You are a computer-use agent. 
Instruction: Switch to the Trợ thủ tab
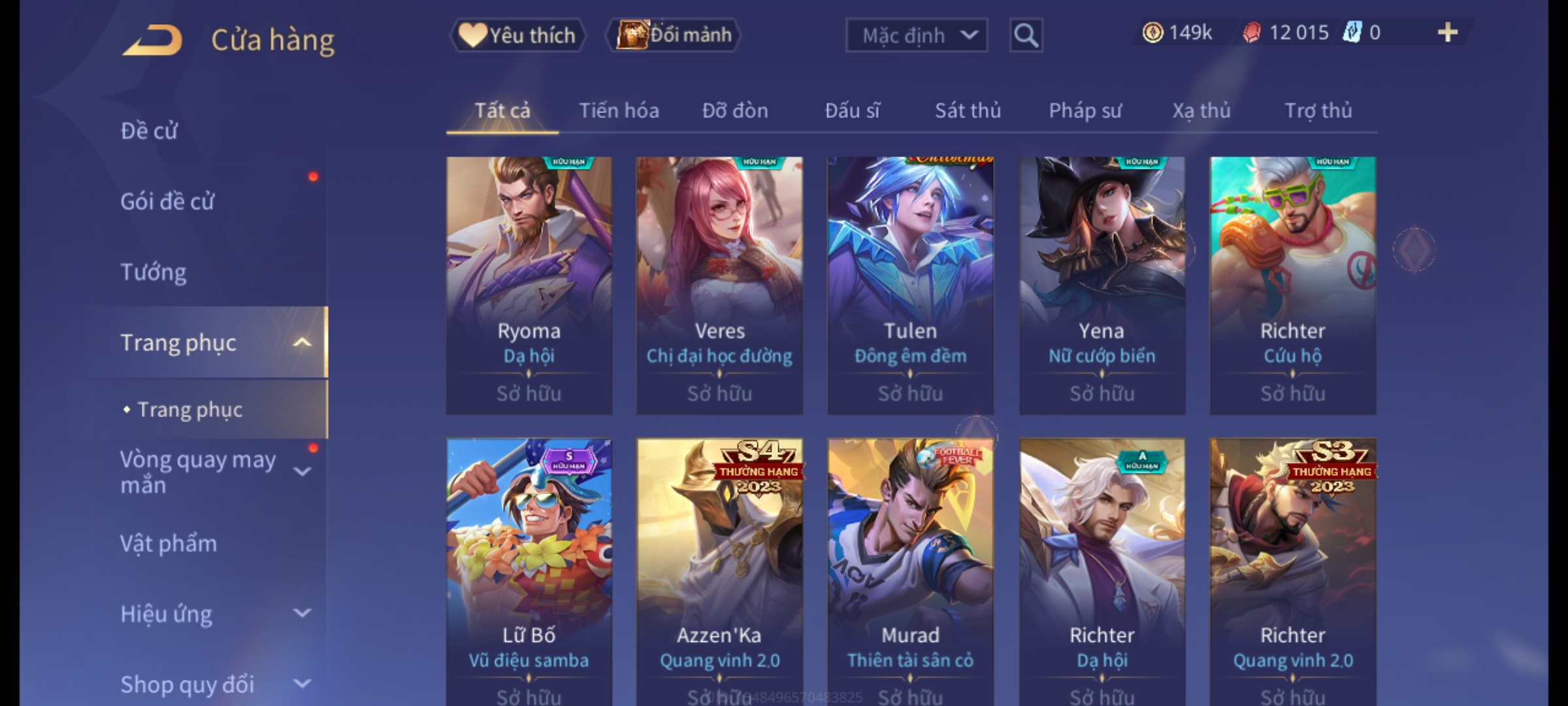tap(1318, 110)
